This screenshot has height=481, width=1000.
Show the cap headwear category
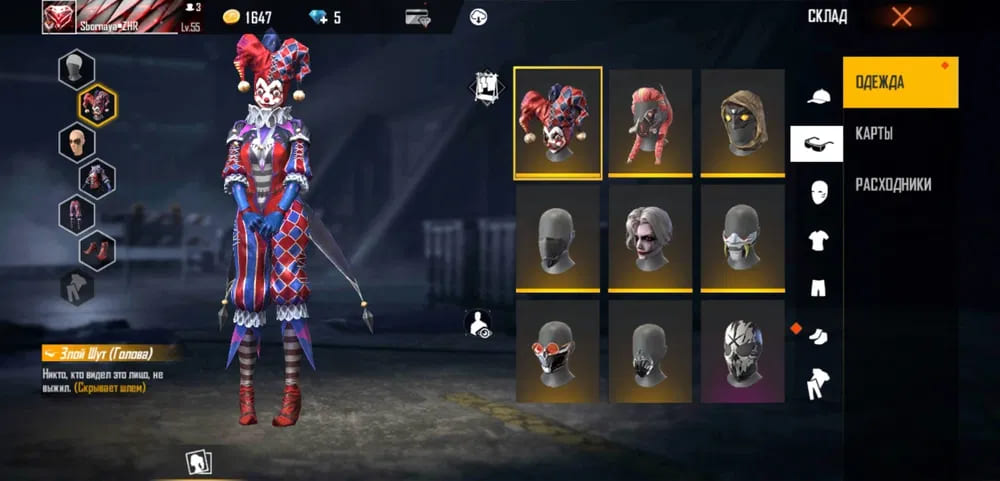819,97
